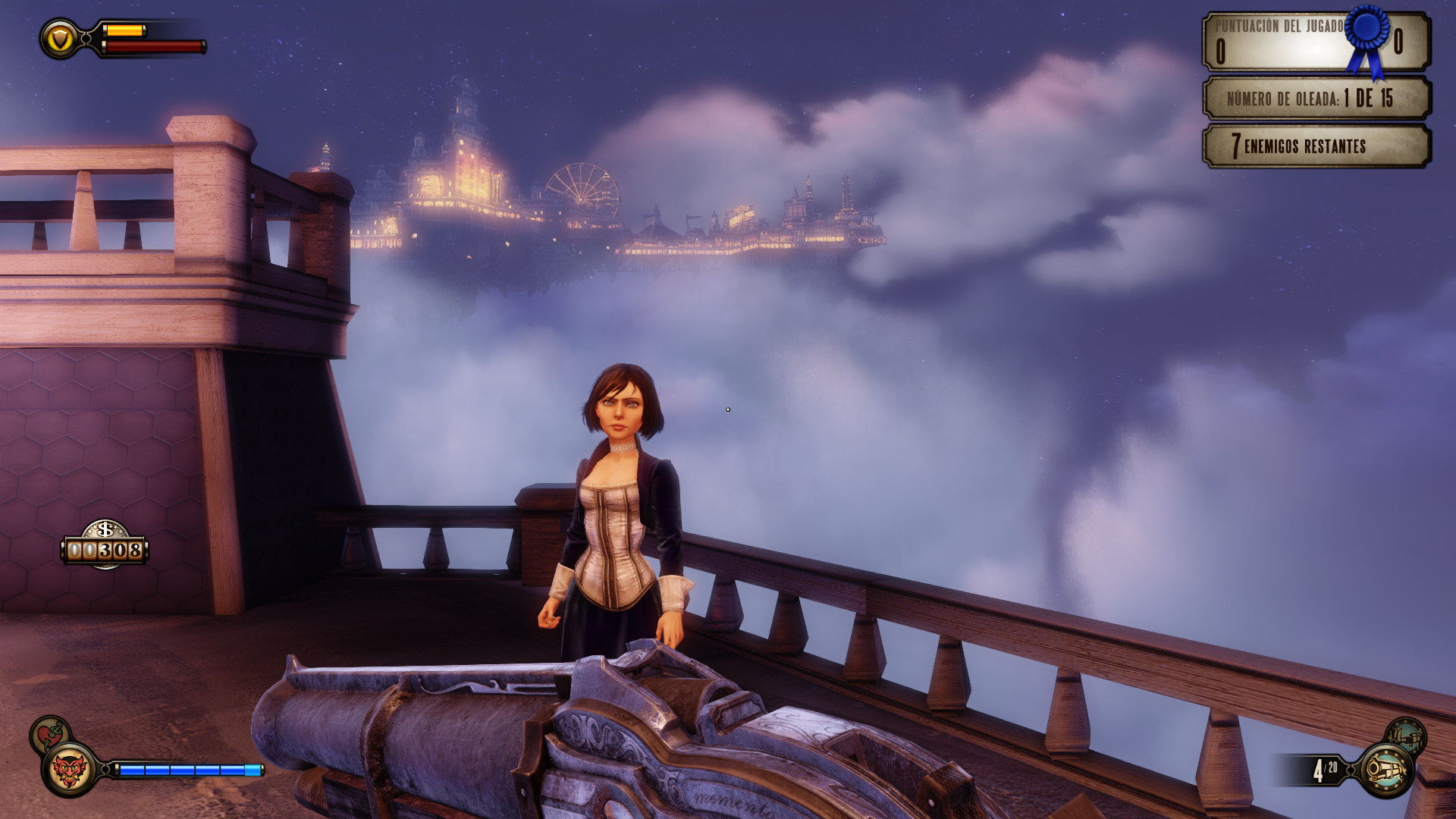Select the Devil's Kiss vigor icon
Viewport: 1456px width, 819px height.
pyautogui.click(x=69, y=770)
